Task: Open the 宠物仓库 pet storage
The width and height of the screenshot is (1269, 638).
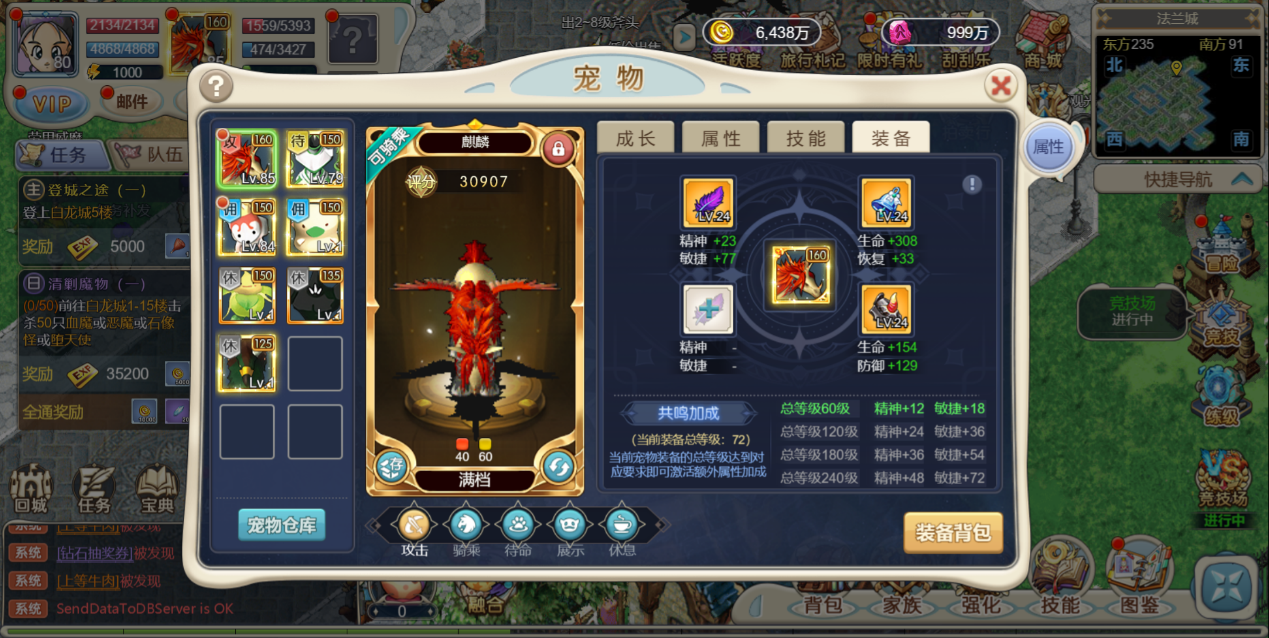Action: tap(281, 525)
